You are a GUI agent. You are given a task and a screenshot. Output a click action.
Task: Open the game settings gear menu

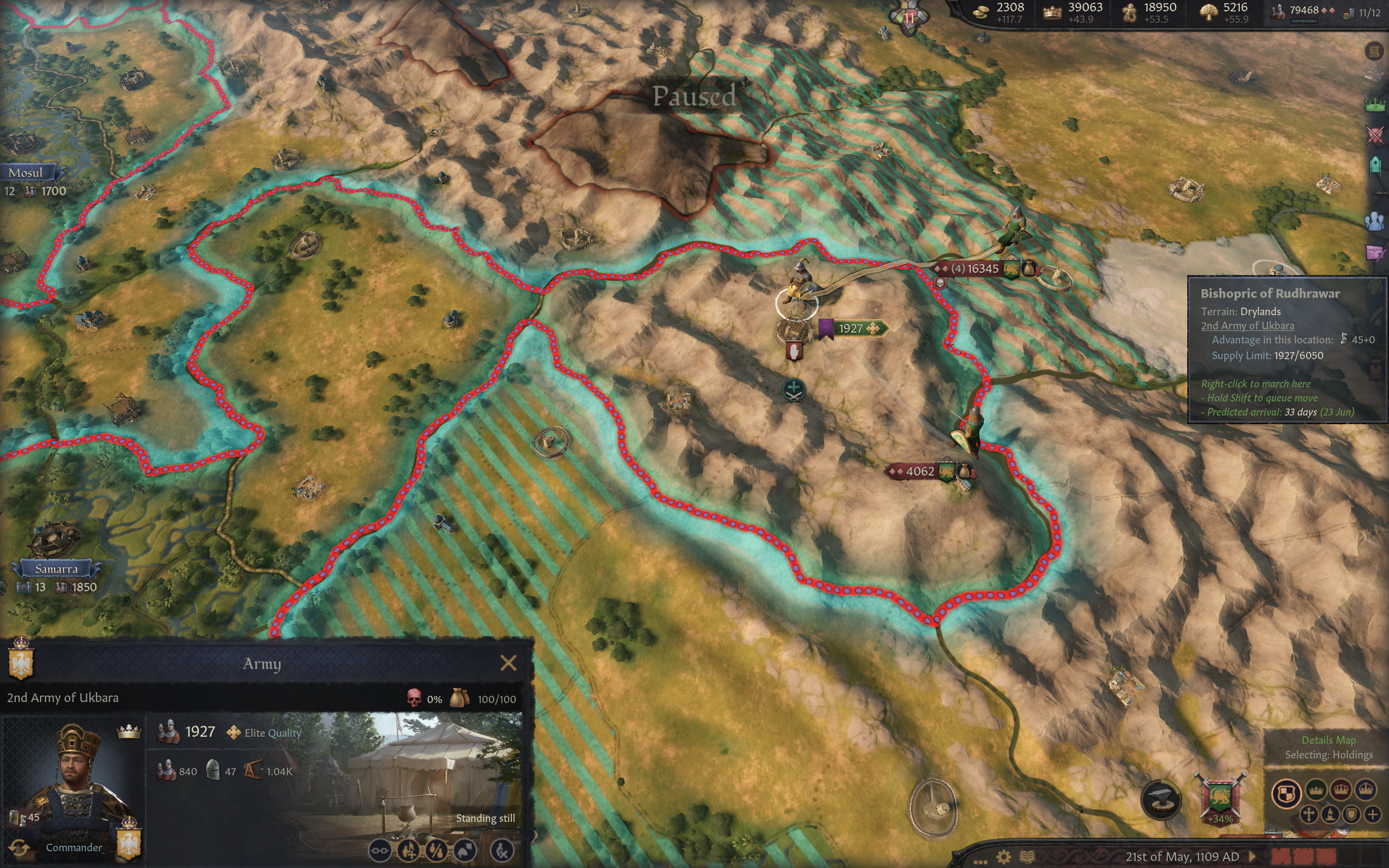(x=1003, y=857)
